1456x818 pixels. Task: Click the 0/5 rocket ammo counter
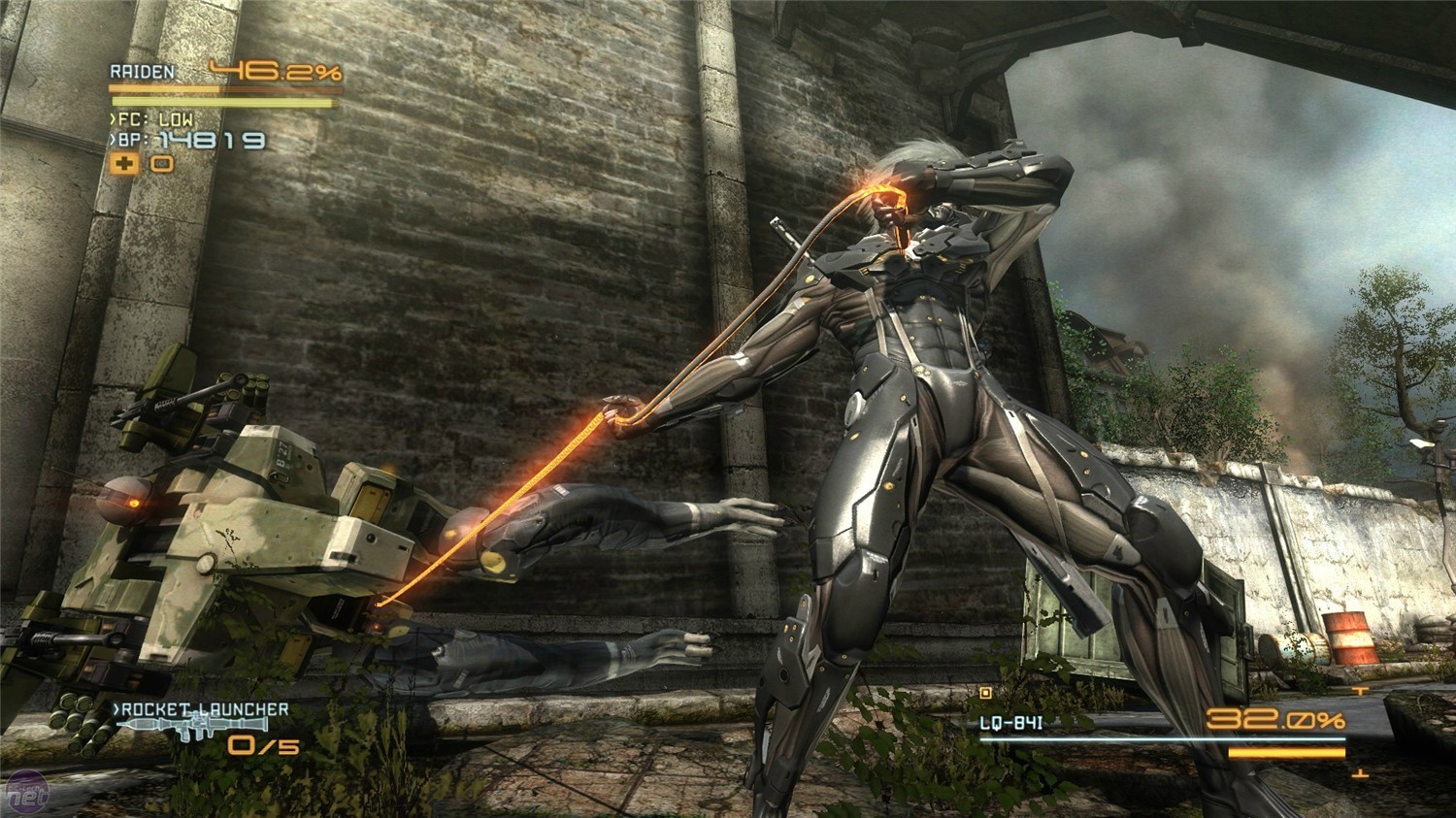pos(263,746)
